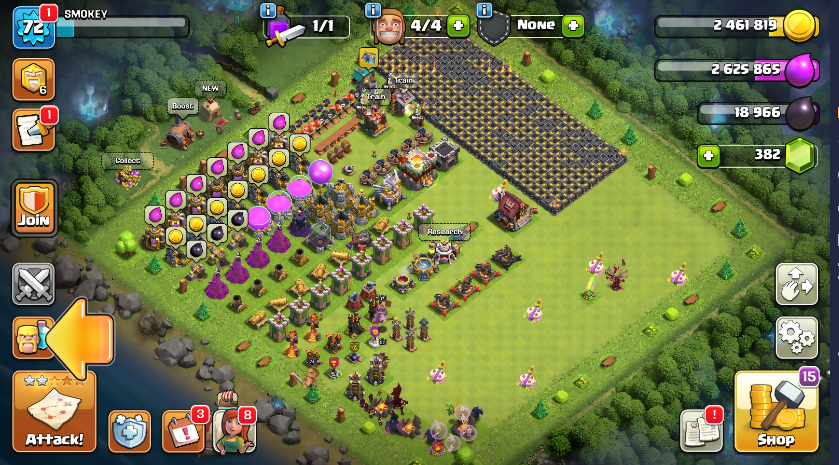Open the blue shield button beside Attack
839x465 pixels.
point(129,431)
